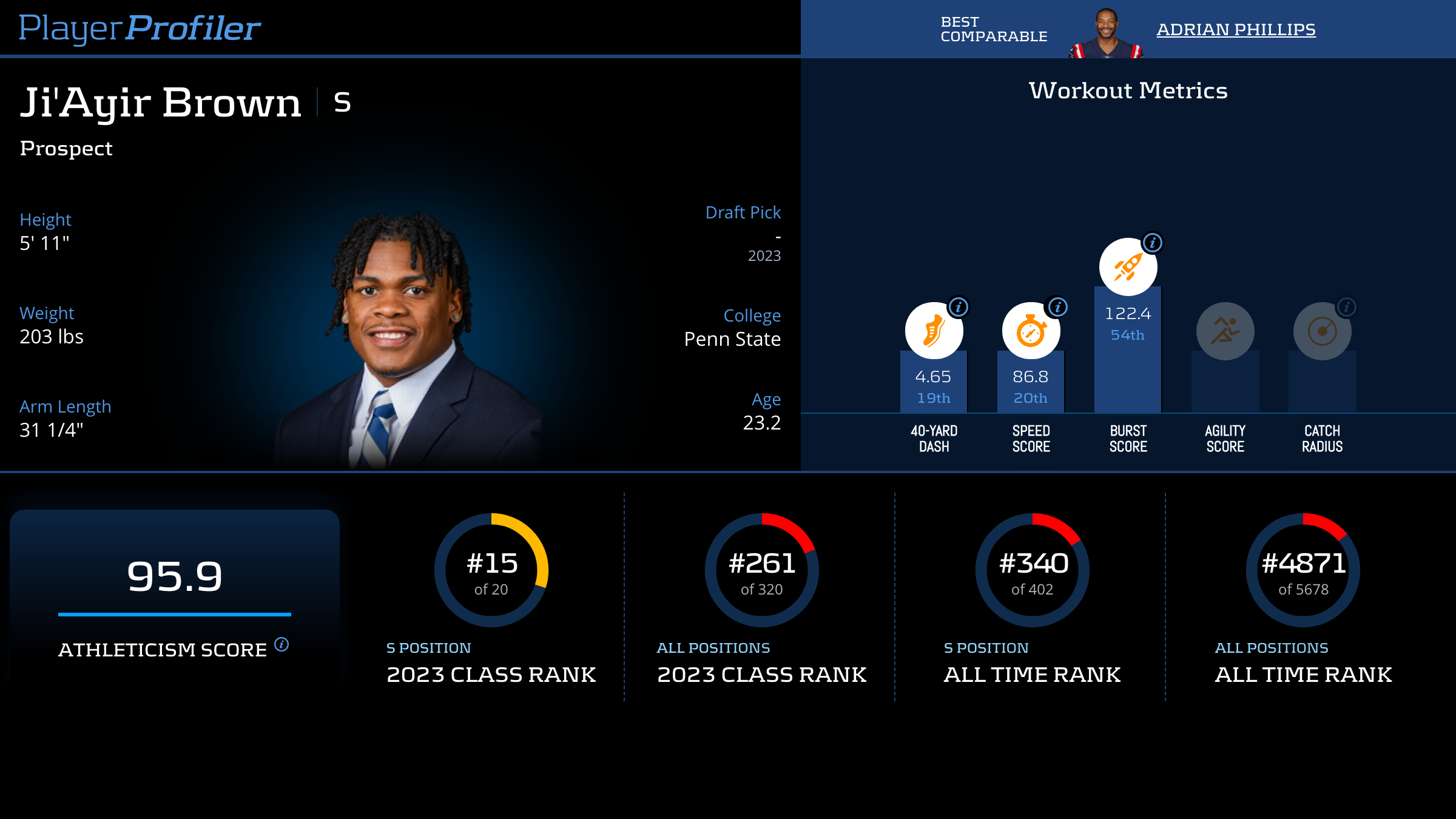
Task: Show info for 40-Yard Dash metric
Action: click(959, 307)
